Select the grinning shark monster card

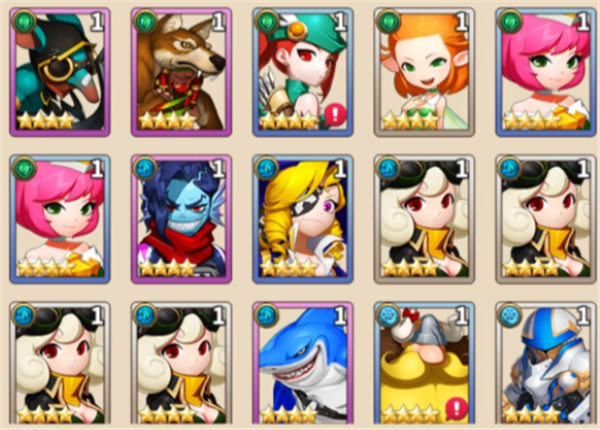pyautogui.click(x=302, y=364)
